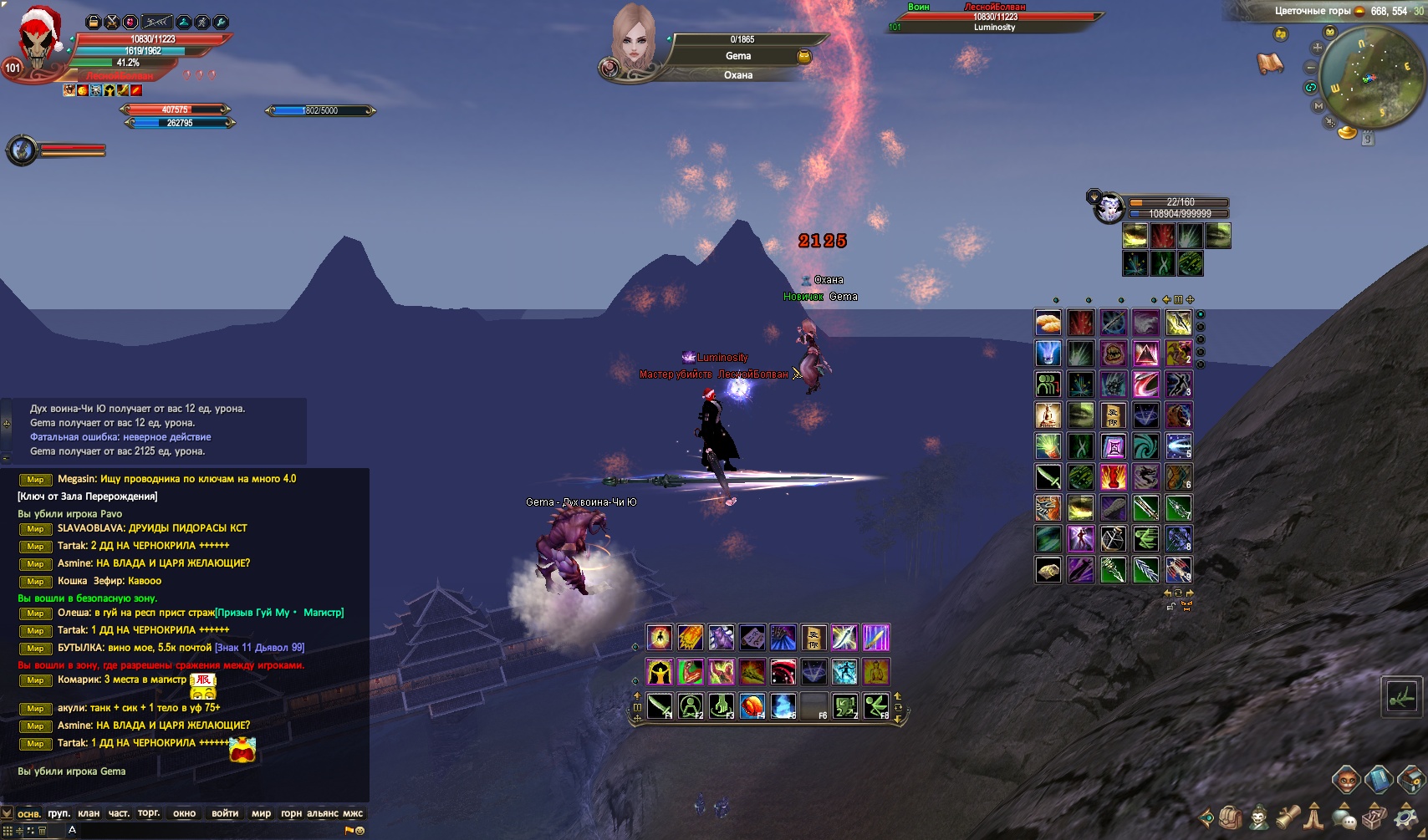Open the "альянс" chat tab
Viewport: 1428px width, 840px height.
click(323, 813)
